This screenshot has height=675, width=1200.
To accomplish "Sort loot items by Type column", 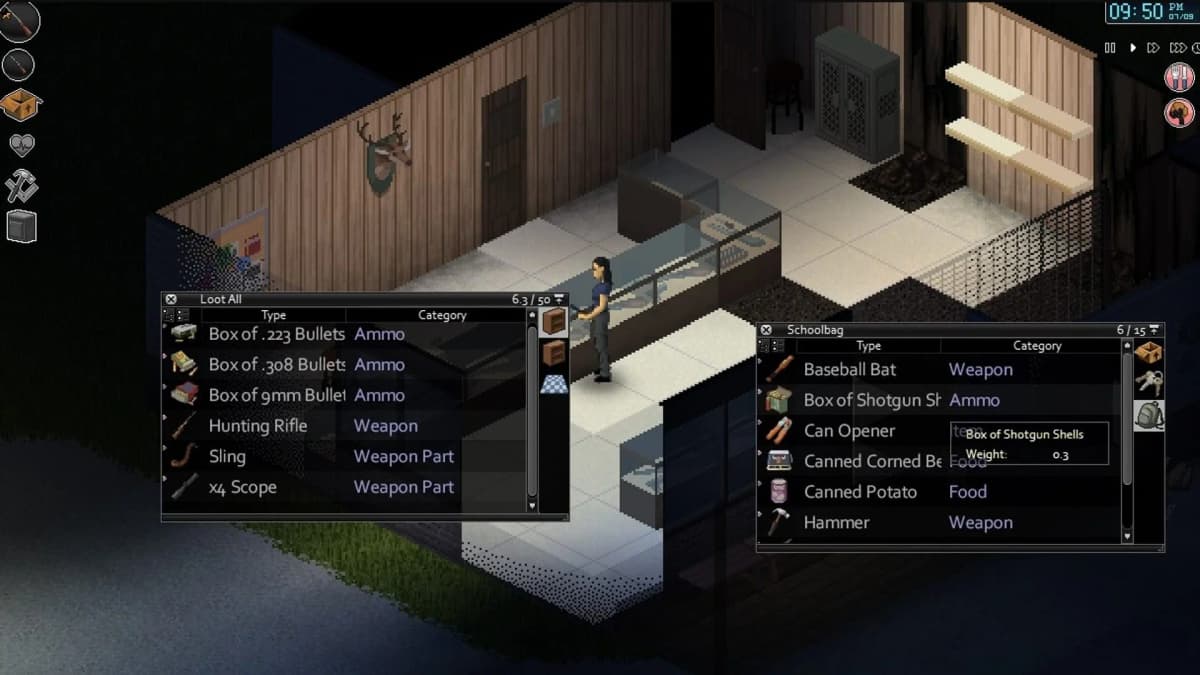I will 273,315.
